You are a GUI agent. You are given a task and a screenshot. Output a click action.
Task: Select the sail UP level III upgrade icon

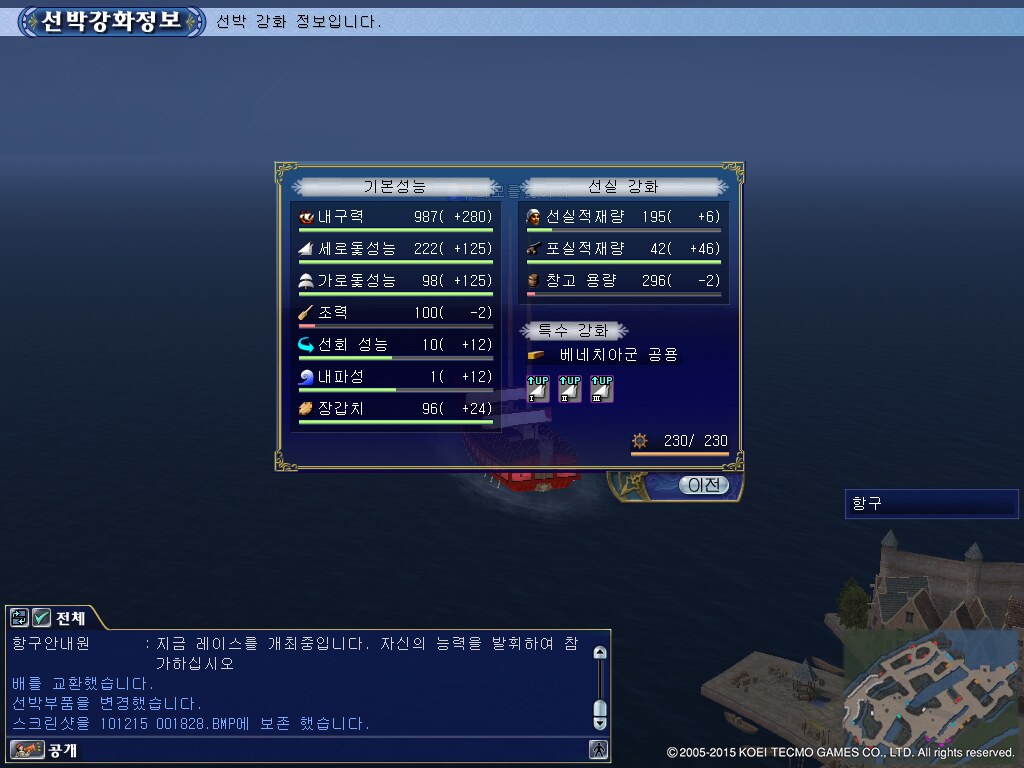[601, 389]
